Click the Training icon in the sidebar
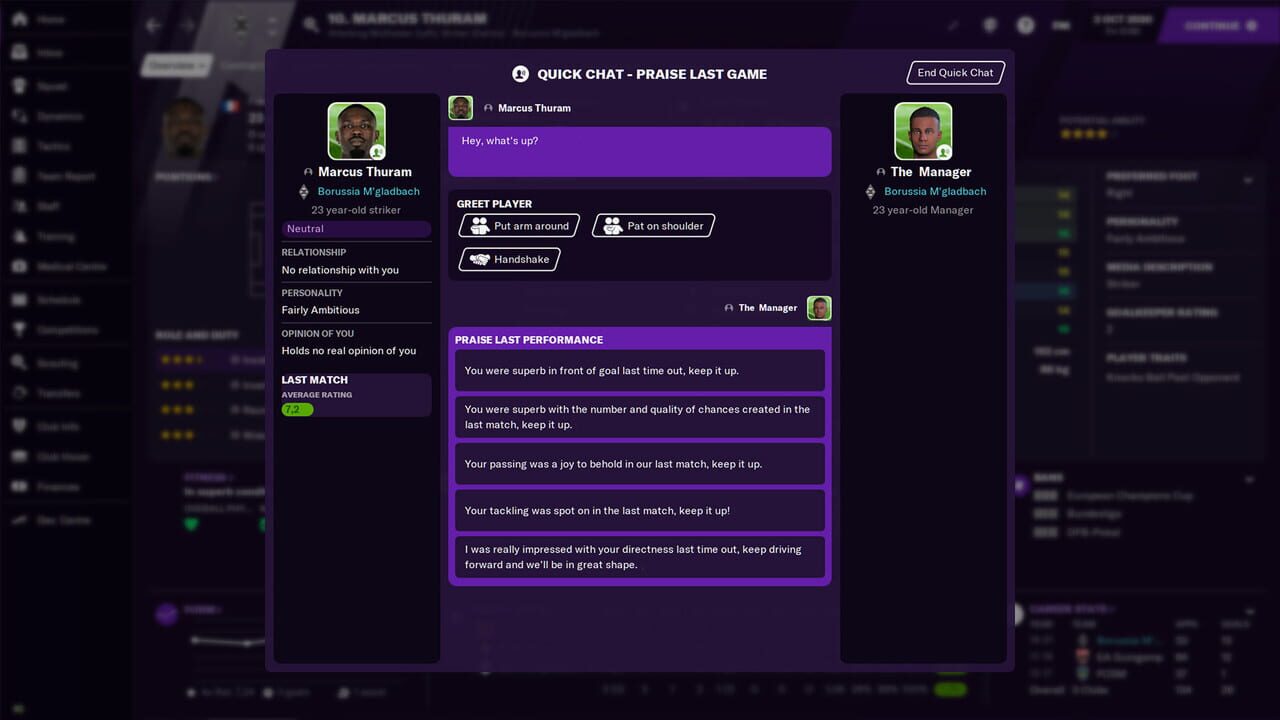 click(22, 236)
